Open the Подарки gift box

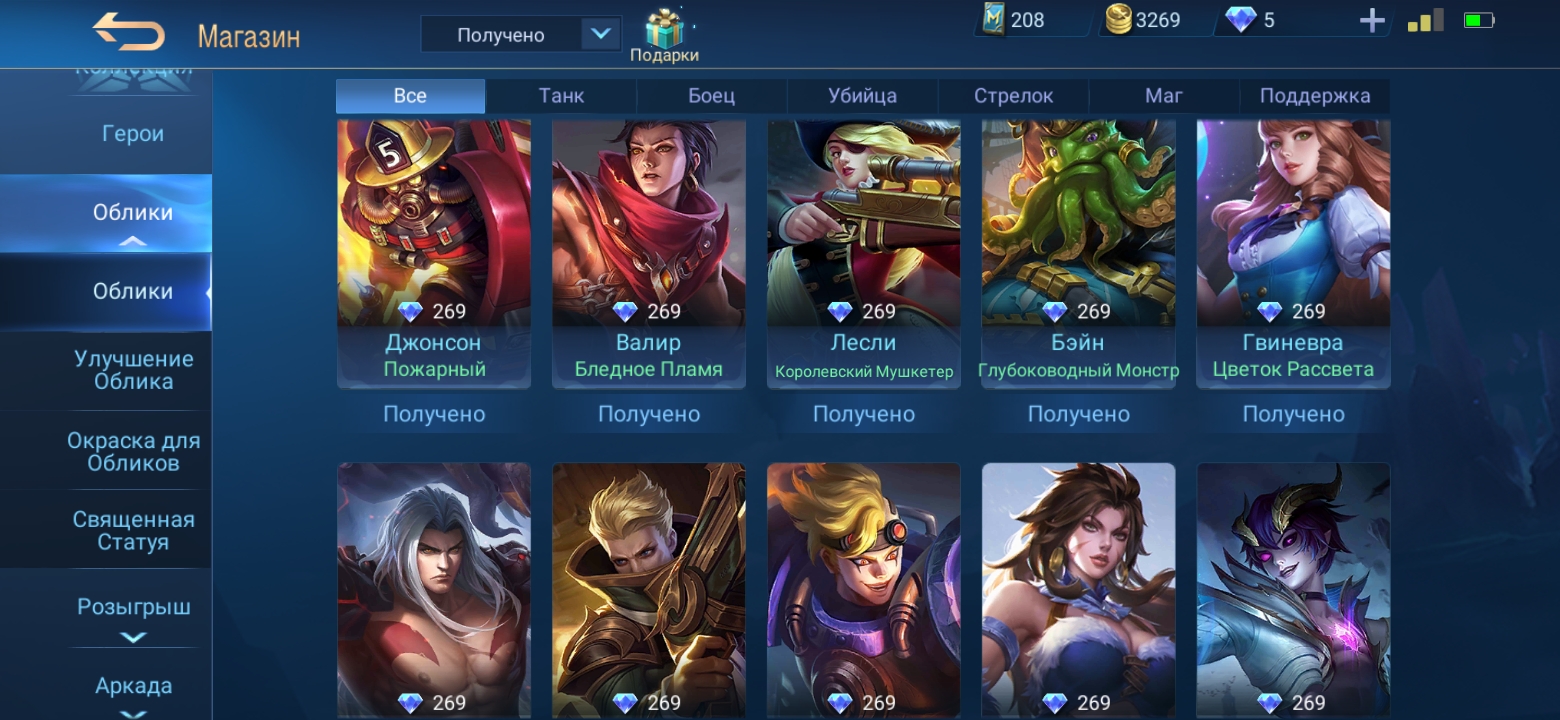click(664, 36)
